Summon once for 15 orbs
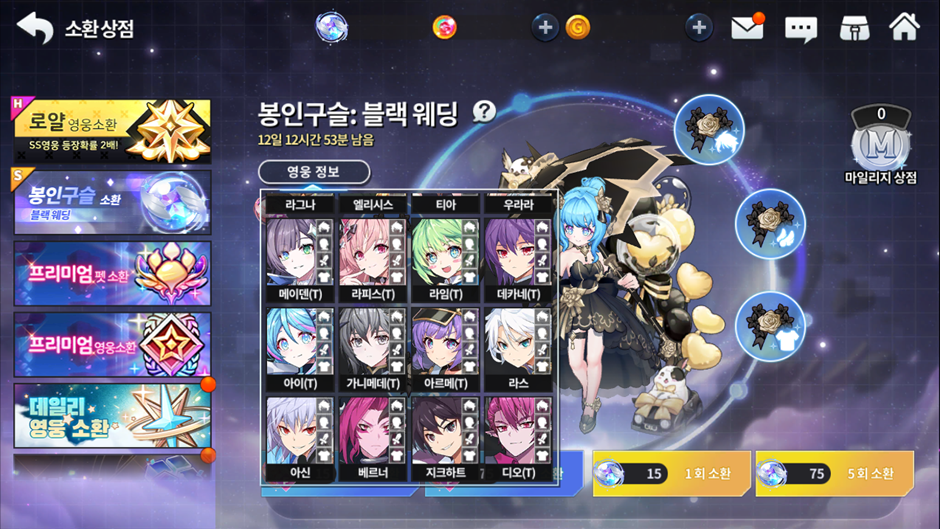The height and width of the screenshot is (529, 940). (x=671, y=473)
